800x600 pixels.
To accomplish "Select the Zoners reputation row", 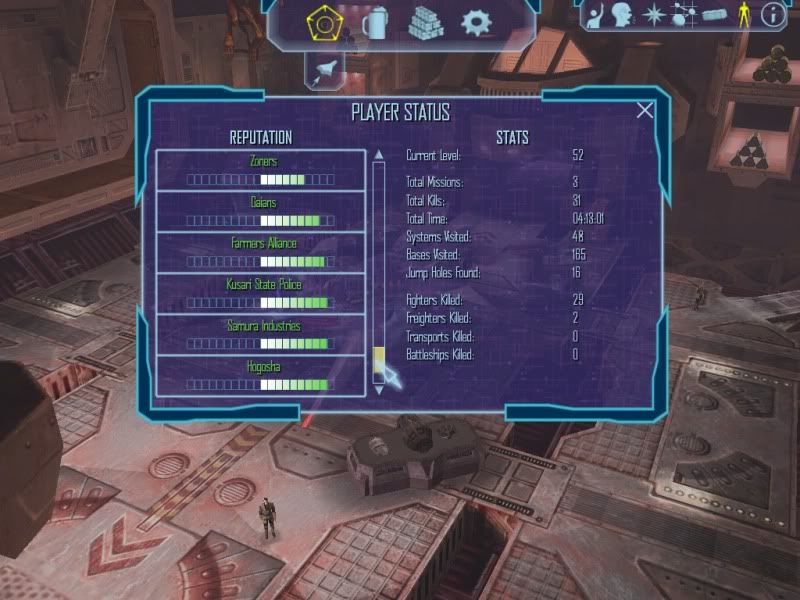I will [x=261, y=170].
